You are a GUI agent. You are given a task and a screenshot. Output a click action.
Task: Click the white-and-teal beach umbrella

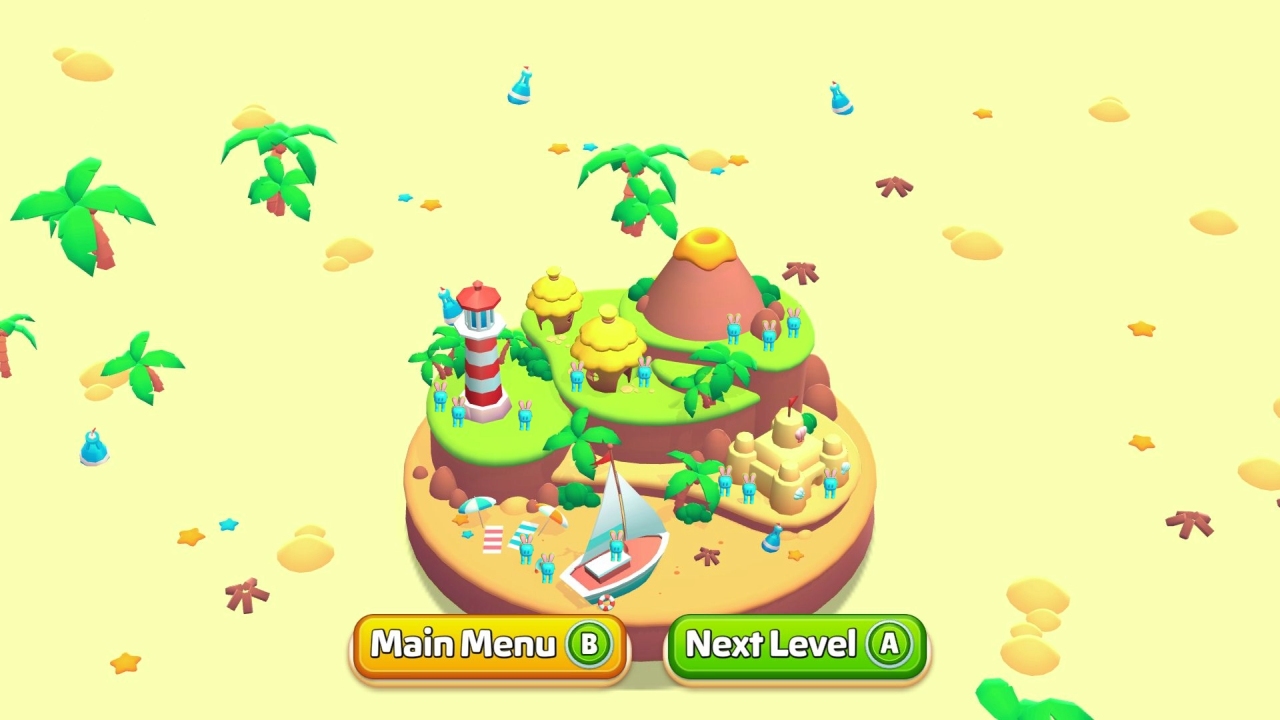[x=477, y=505]
